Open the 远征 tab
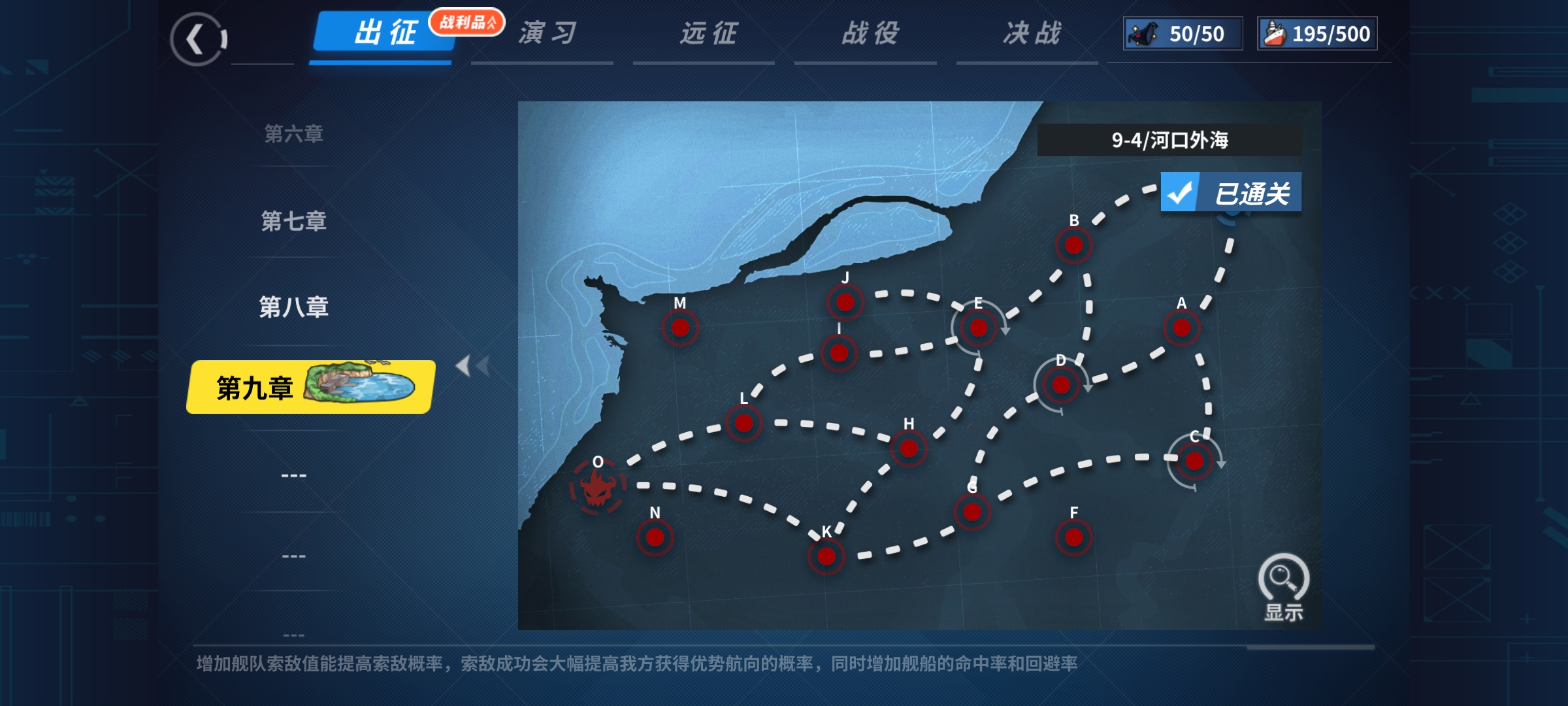 708,33
